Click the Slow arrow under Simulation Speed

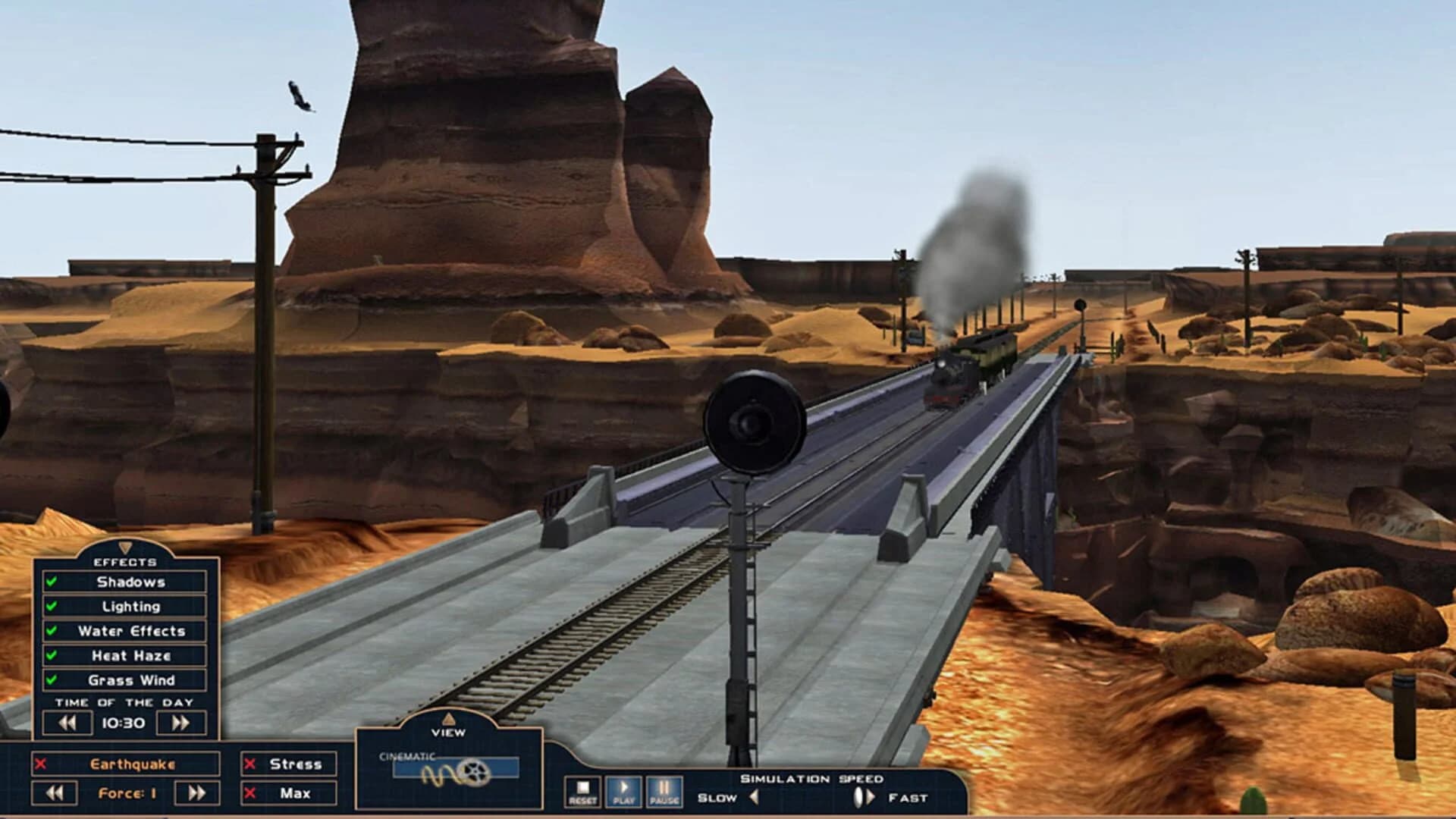pos(755,798)
